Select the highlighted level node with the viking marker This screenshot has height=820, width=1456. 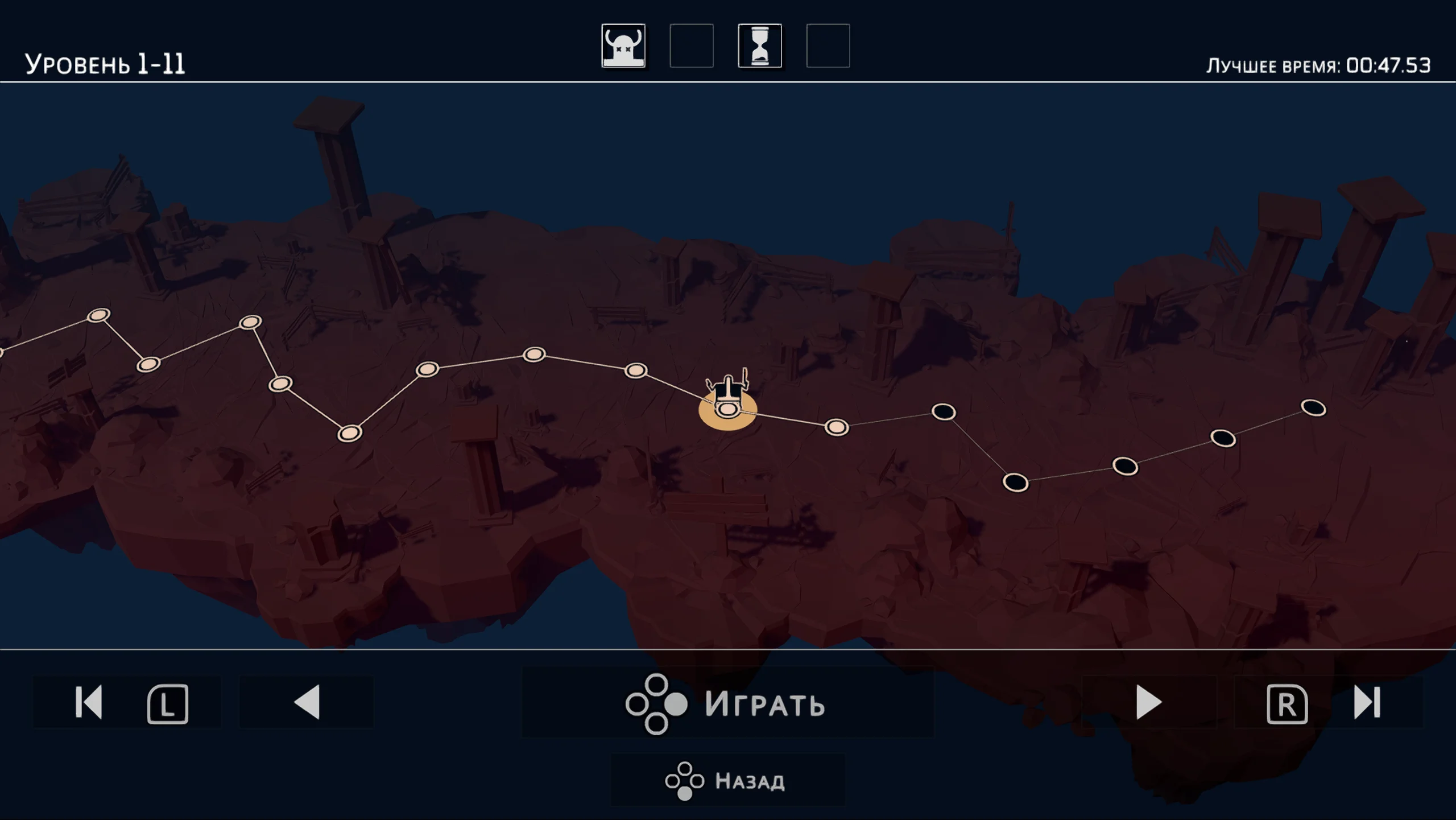[x=727, y=409]
